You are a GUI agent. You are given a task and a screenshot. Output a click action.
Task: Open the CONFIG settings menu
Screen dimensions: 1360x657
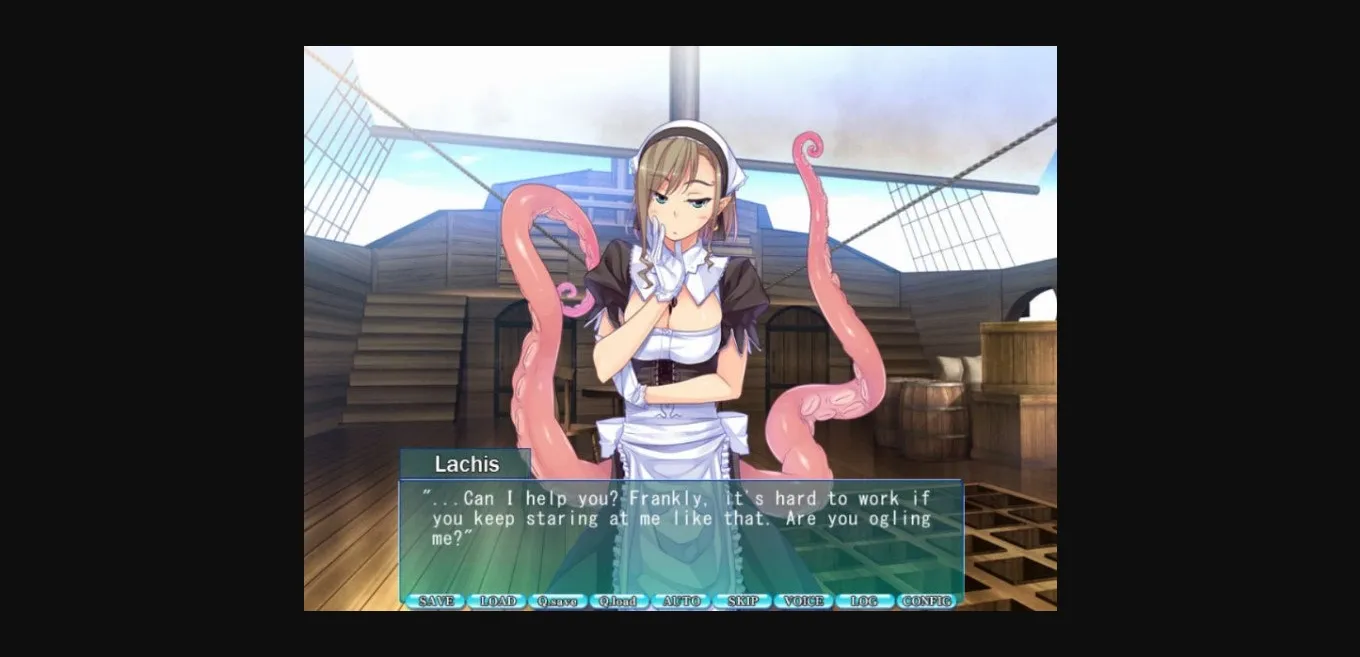(926, 601)
